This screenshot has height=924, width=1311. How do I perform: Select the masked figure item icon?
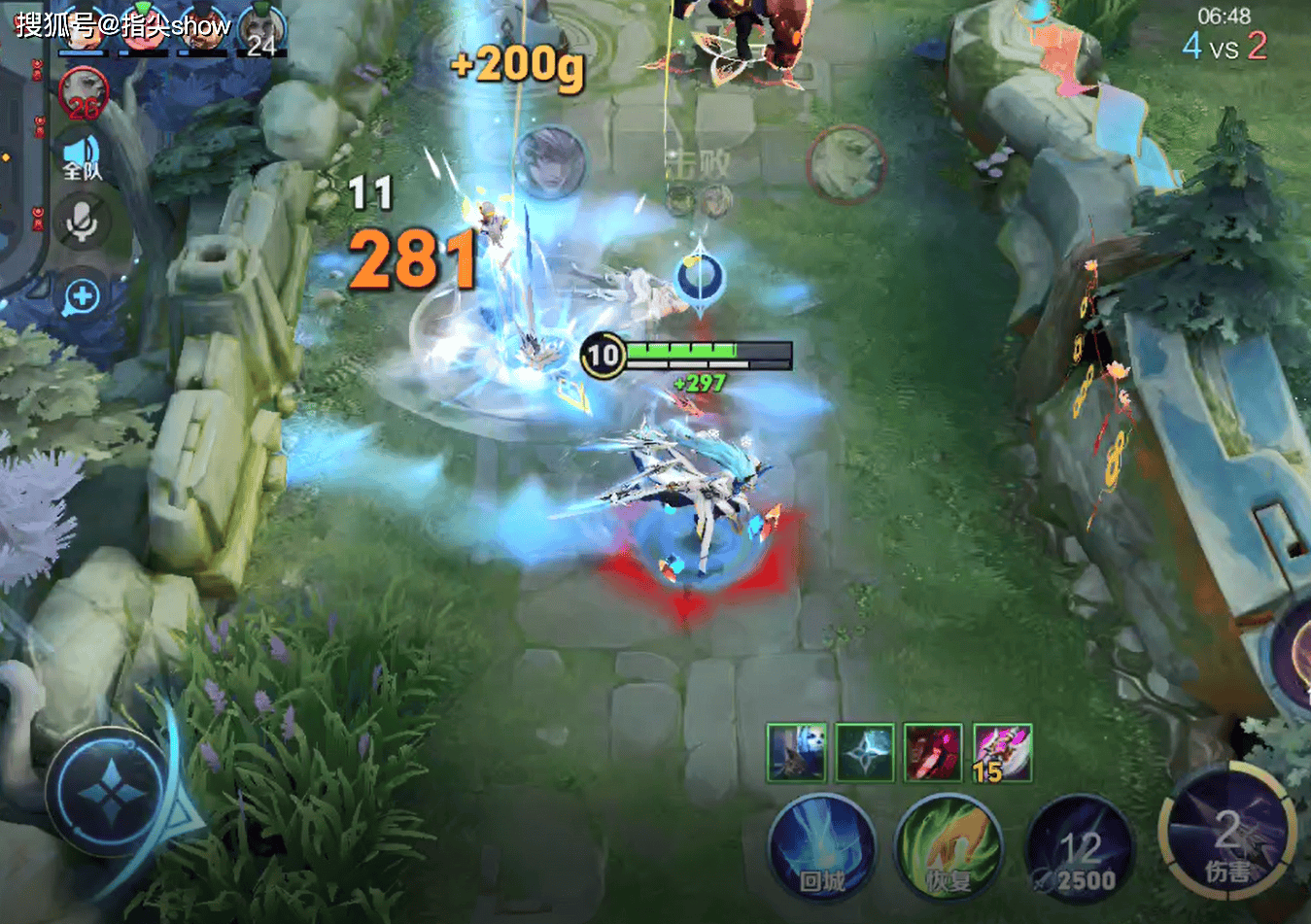coord(796,752)
